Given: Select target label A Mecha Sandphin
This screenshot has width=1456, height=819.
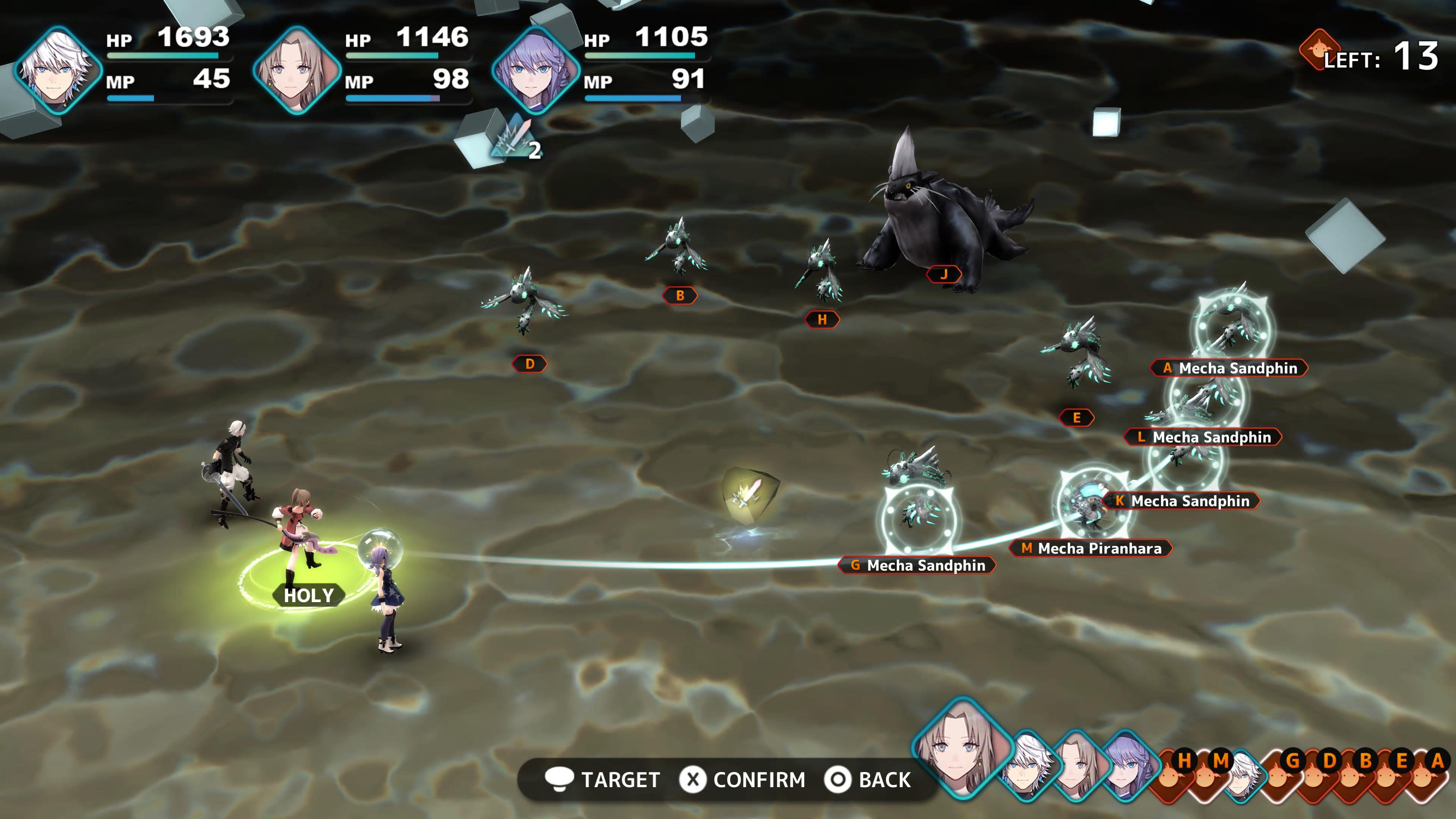Looking at the screenshot, I should point(1229,369).
